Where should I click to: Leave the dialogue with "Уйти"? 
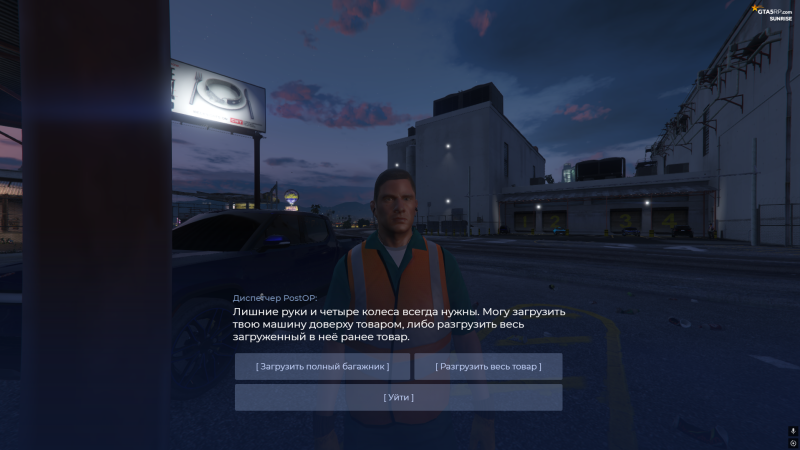tap(398, 397)
